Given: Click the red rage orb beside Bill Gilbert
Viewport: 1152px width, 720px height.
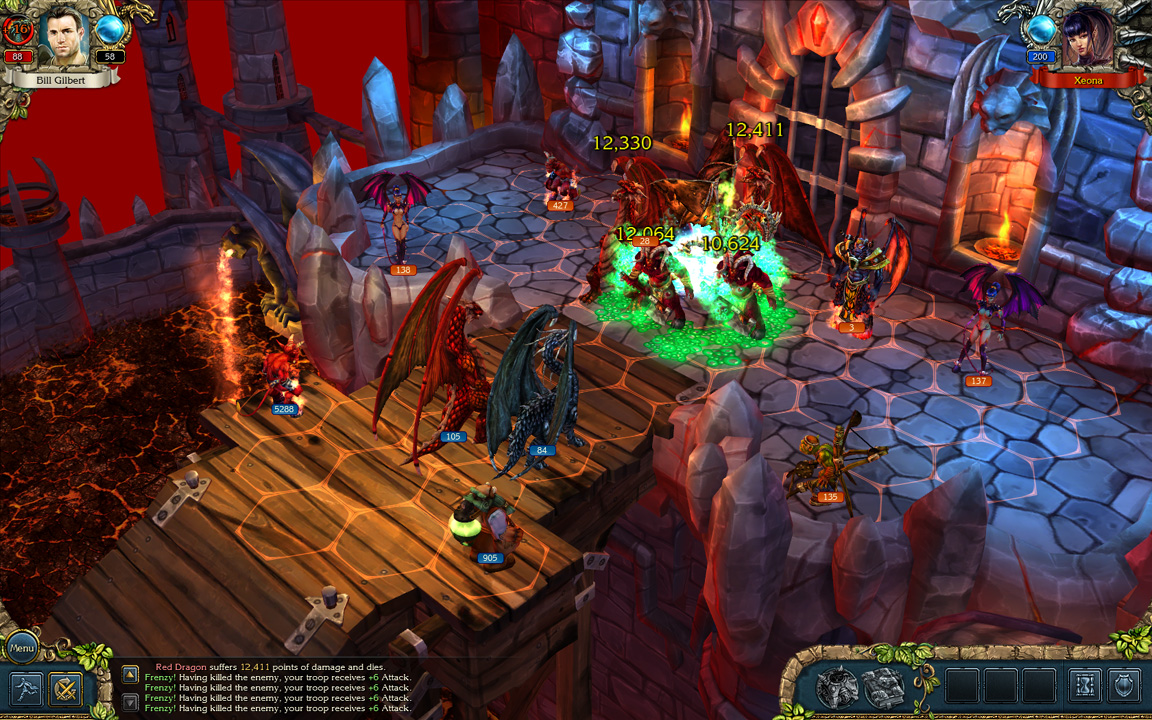Looking at the screenshot, I should coord(18,31).
